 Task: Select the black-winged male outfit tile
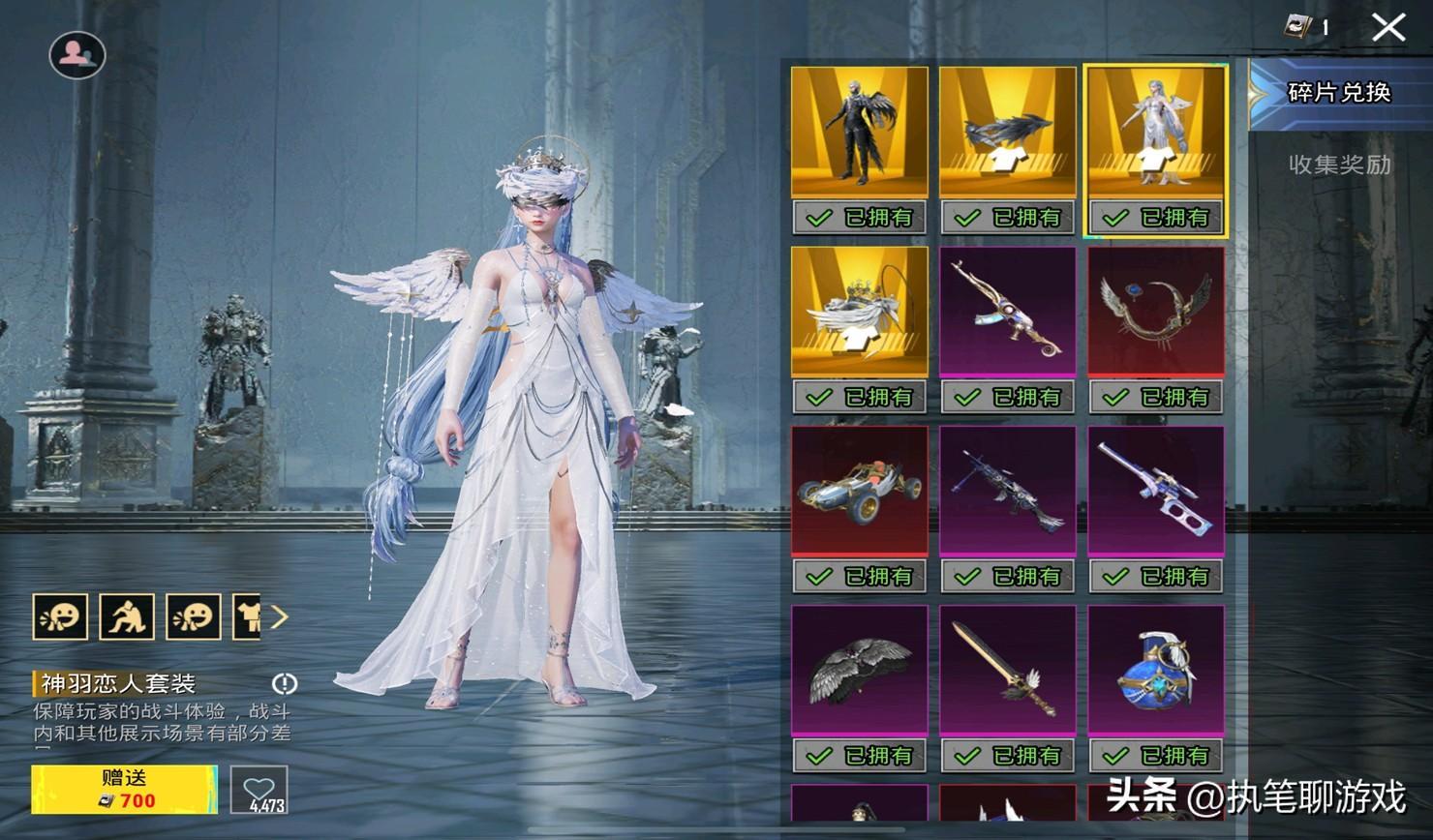point(859,133)
